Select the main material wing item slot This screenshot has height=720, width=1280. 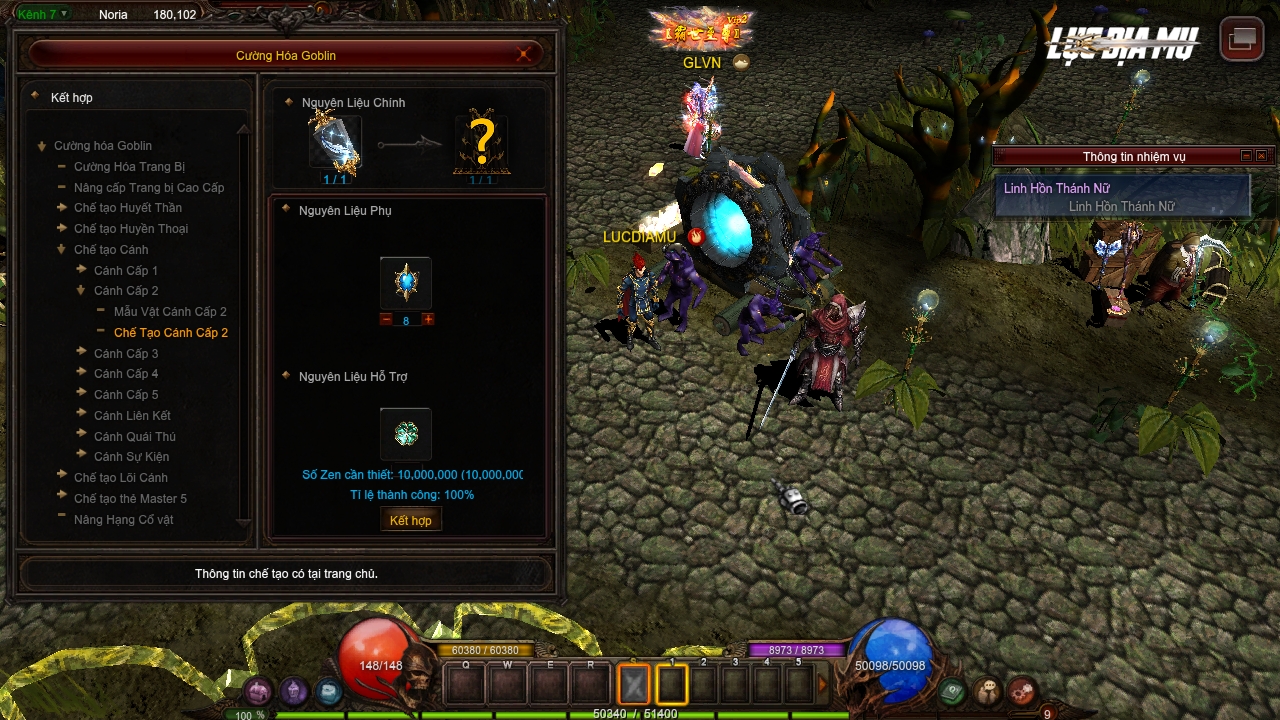[334, 144]
